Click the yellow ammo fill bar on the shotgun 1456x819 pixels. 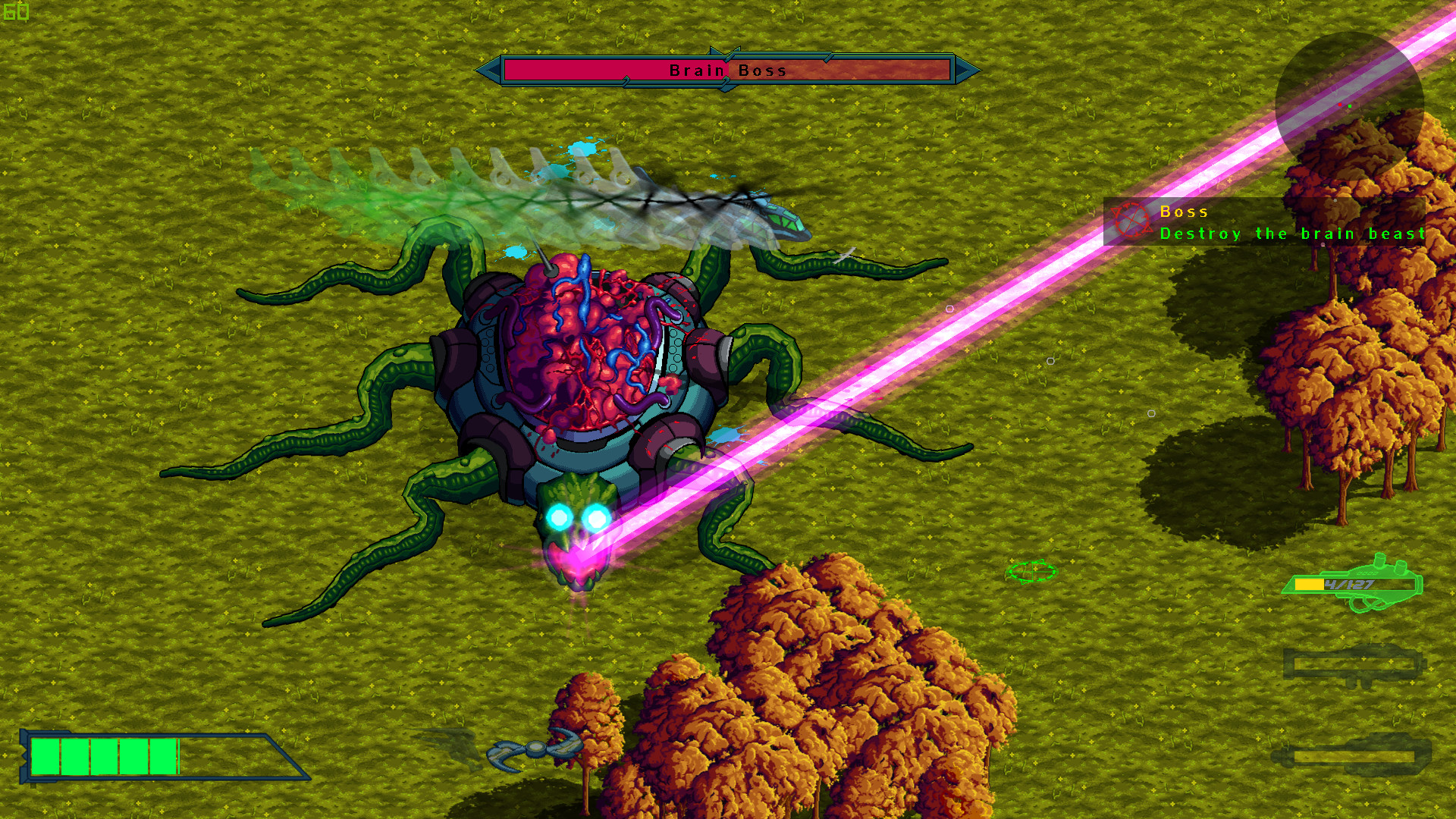tap(1308, 585)
